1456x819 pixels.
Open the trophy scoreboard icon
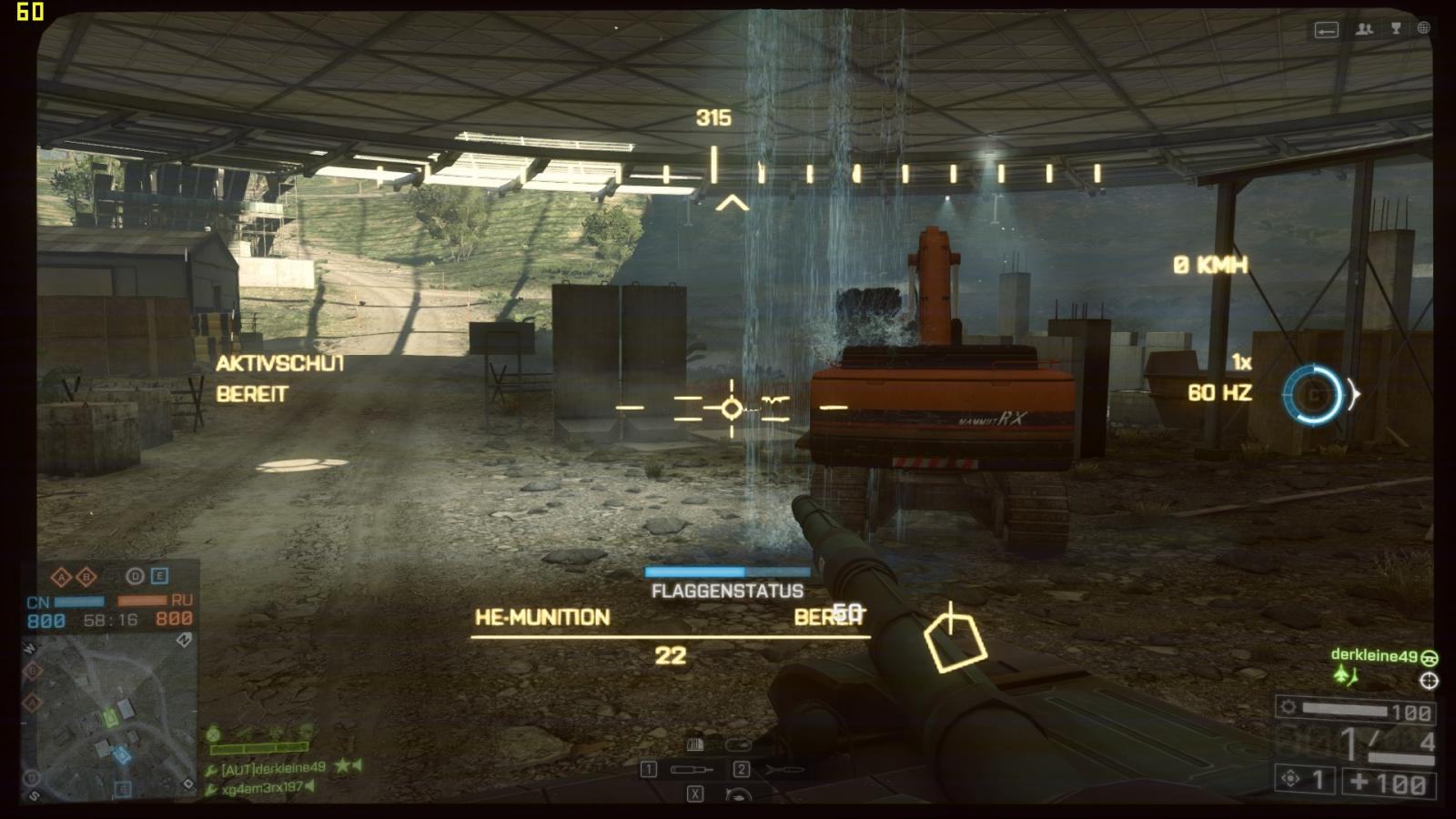[x=1395, y=29]
